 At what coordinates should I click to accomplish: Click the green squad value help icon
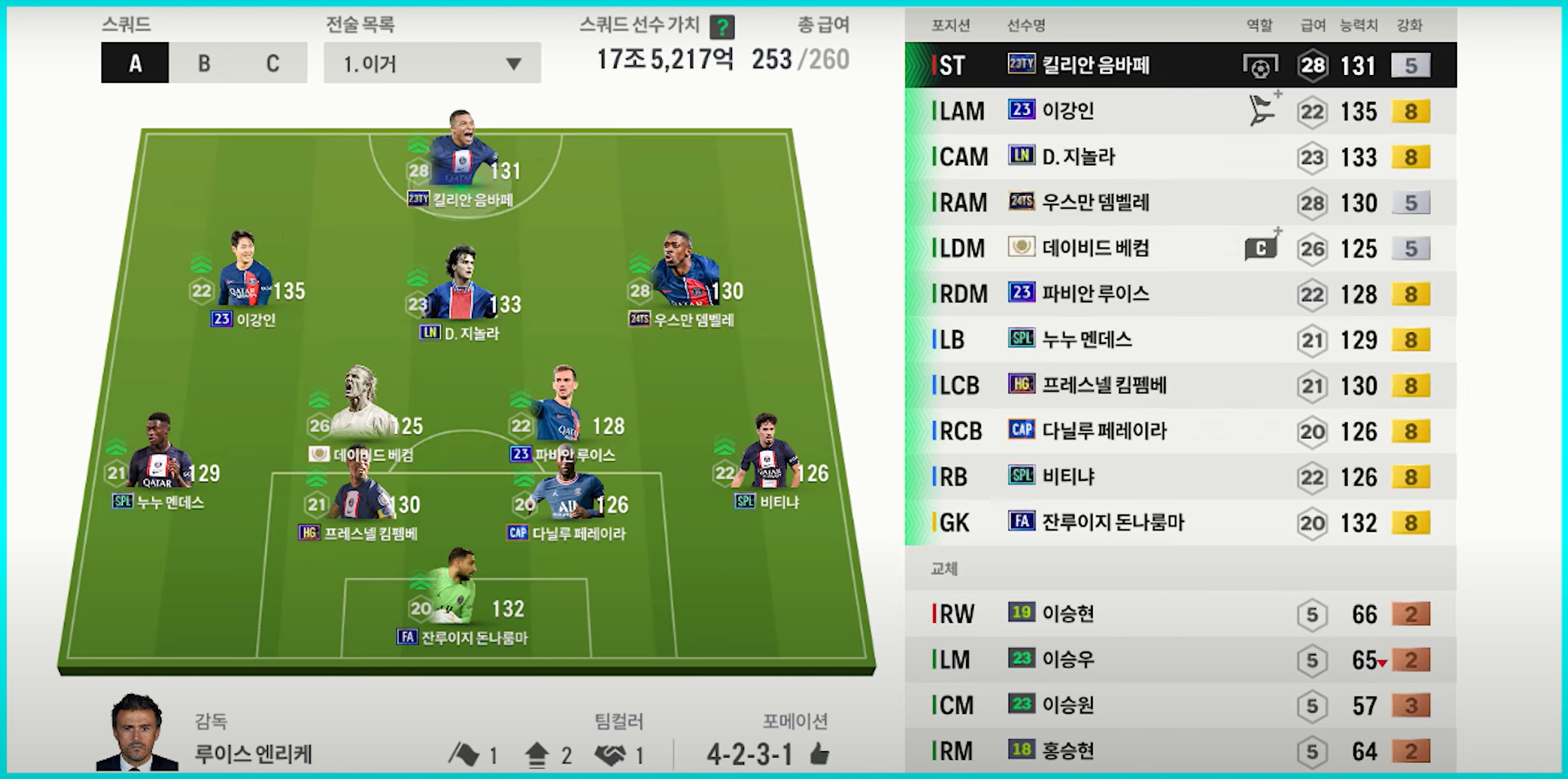(722, 27)
